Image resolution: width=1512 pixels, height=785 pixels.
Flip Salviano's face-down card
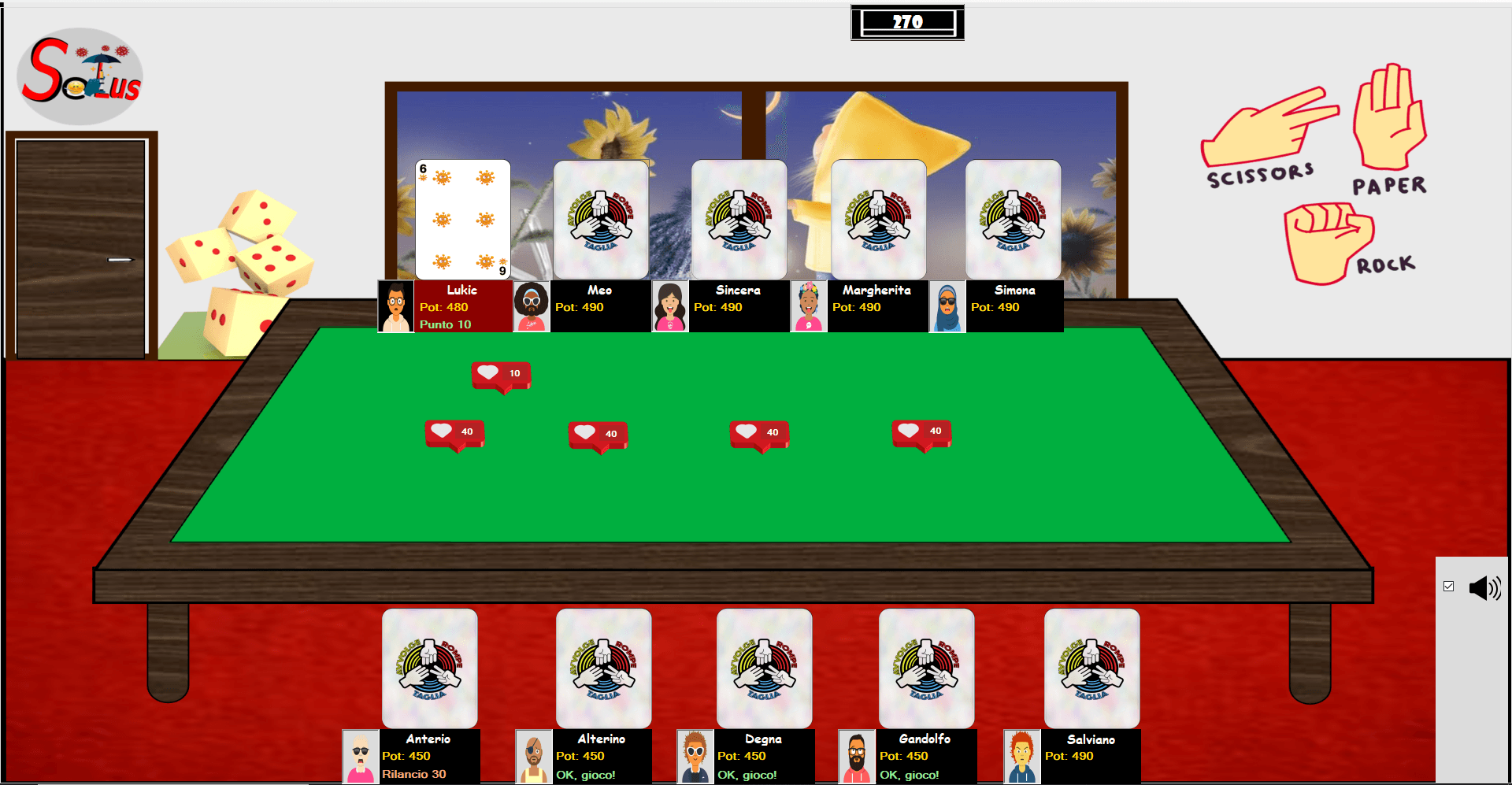pyautogui.click(x=1091, y=668)
